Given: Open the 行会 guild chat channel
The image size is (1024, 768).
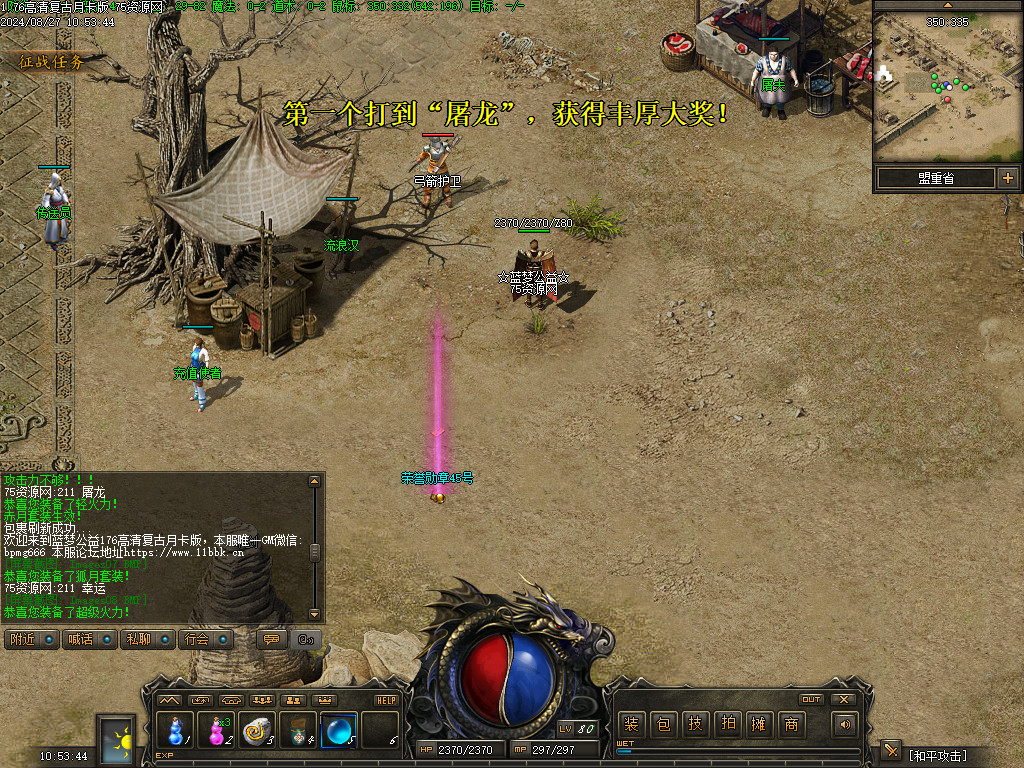Looking at the screenshot, I should (x=205, y=639).
